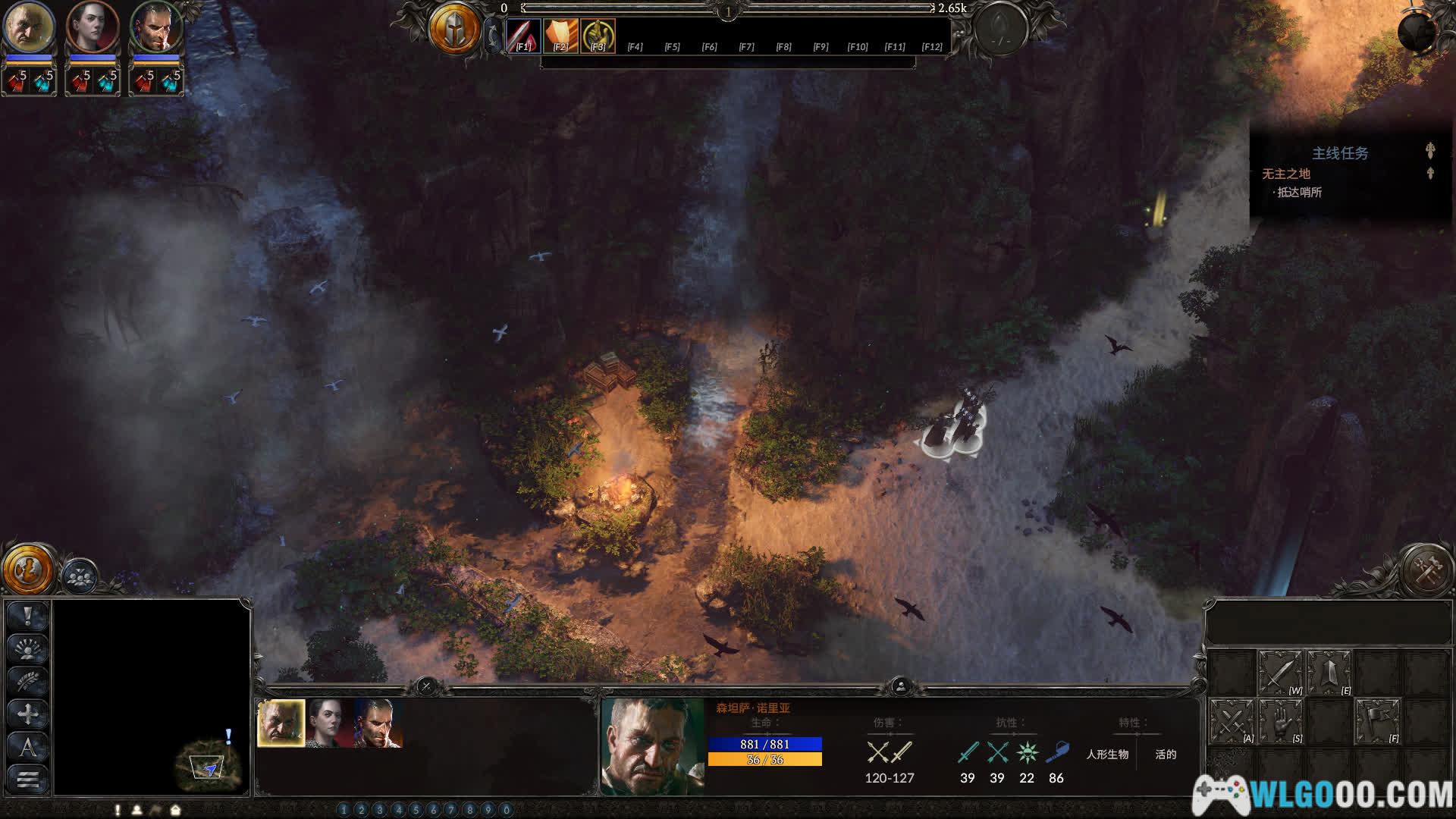
Task: Select the dark-haired man portrait at top-left
Action: coord(156,27)
